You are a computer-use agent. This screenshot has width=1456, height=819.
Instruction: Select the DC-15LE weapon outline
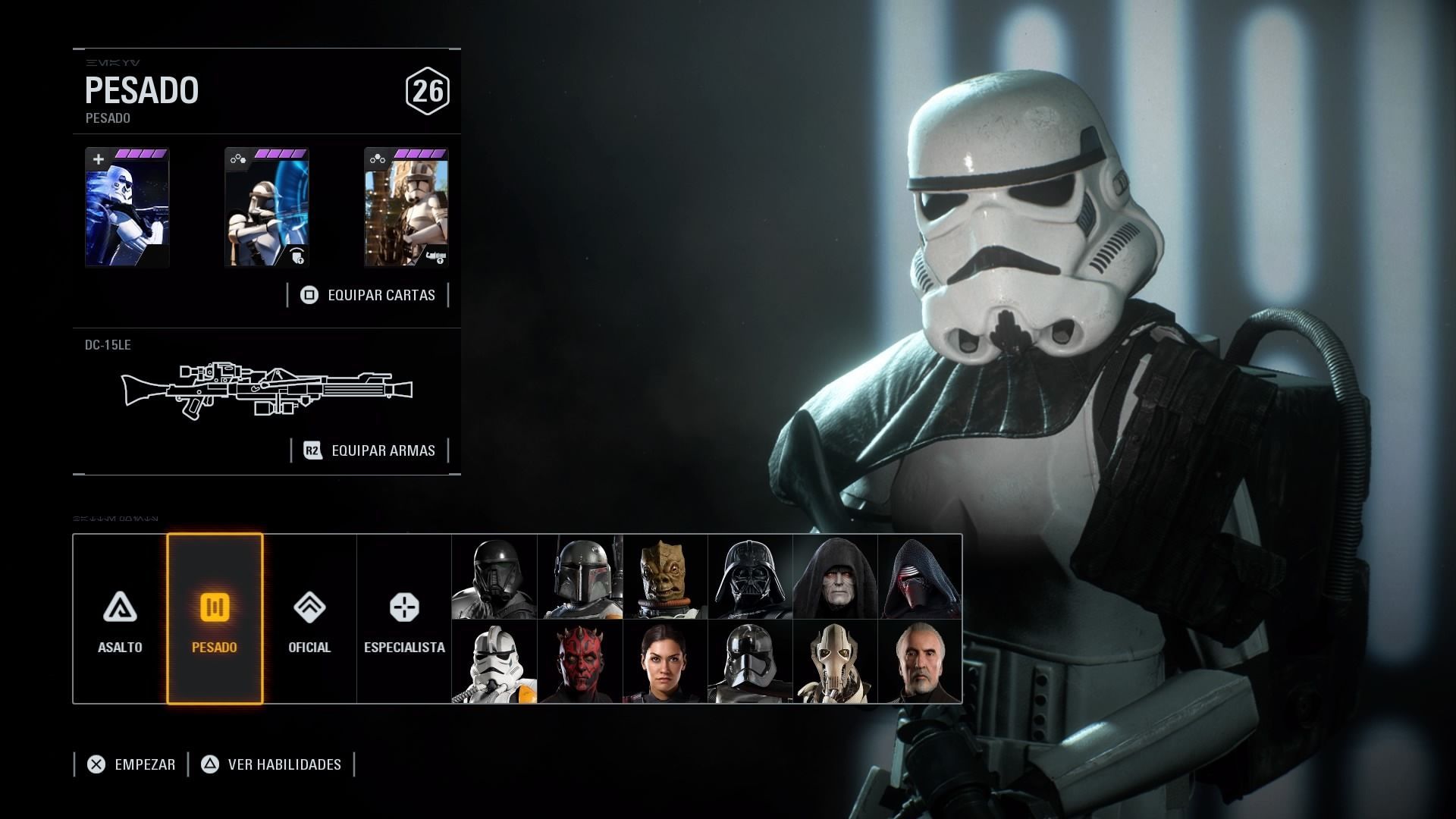267,390
